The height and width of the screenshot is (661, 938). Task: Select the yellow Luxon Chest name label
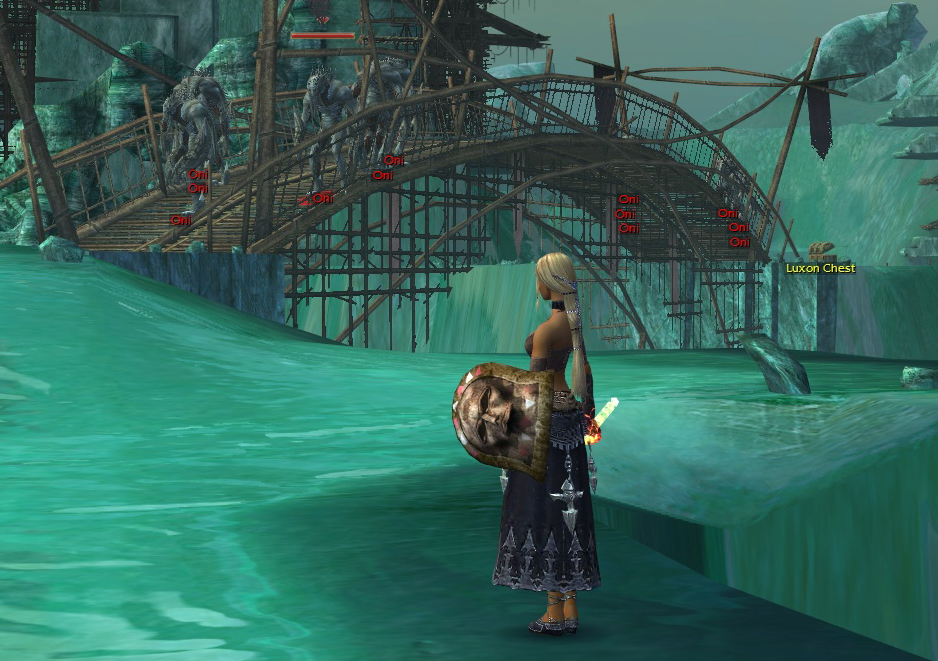pyautogui.click(x=820, y=268)
